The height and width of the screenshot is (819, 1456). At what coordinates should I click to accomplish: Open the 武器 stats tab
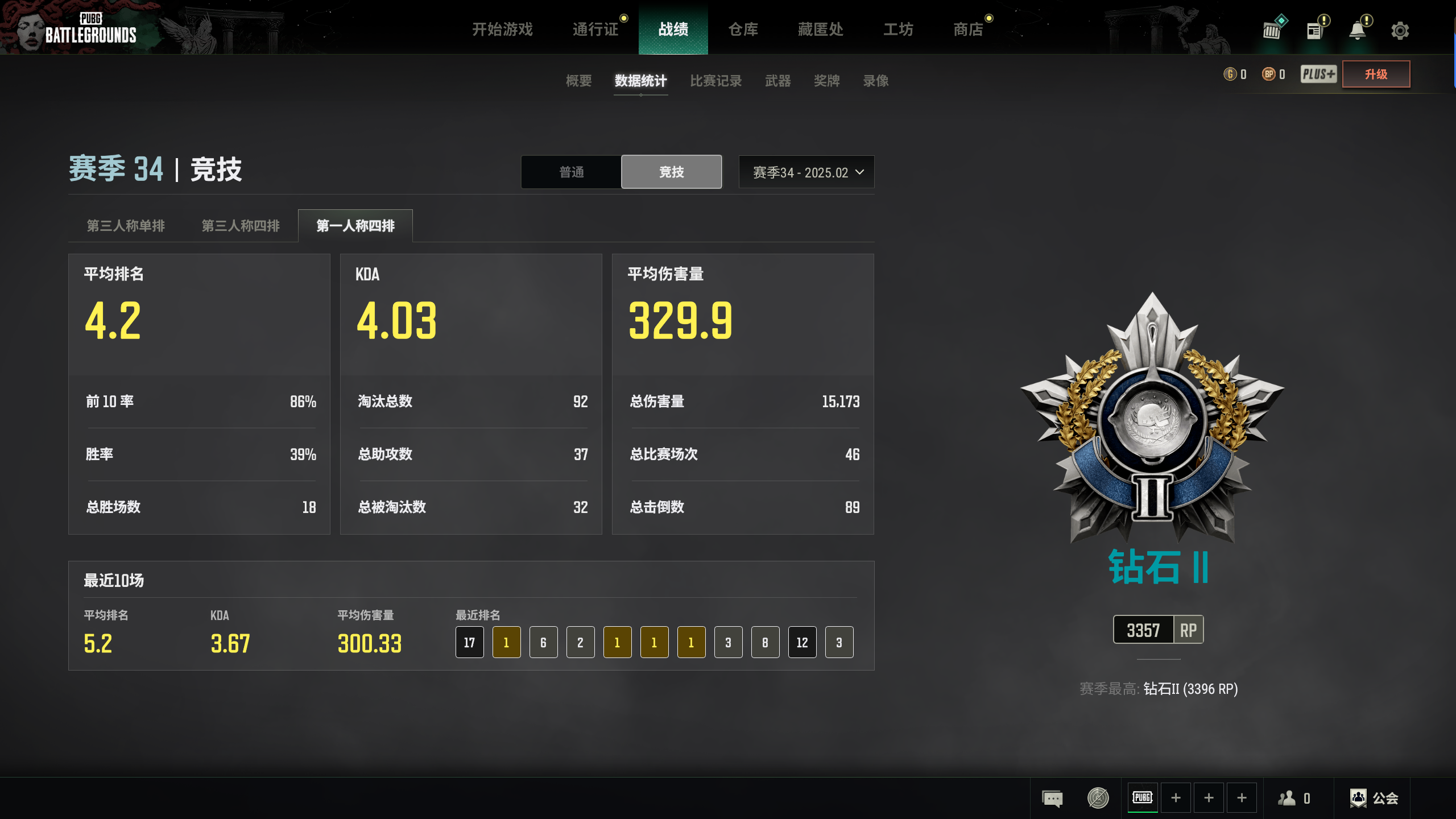pos(778,81)
